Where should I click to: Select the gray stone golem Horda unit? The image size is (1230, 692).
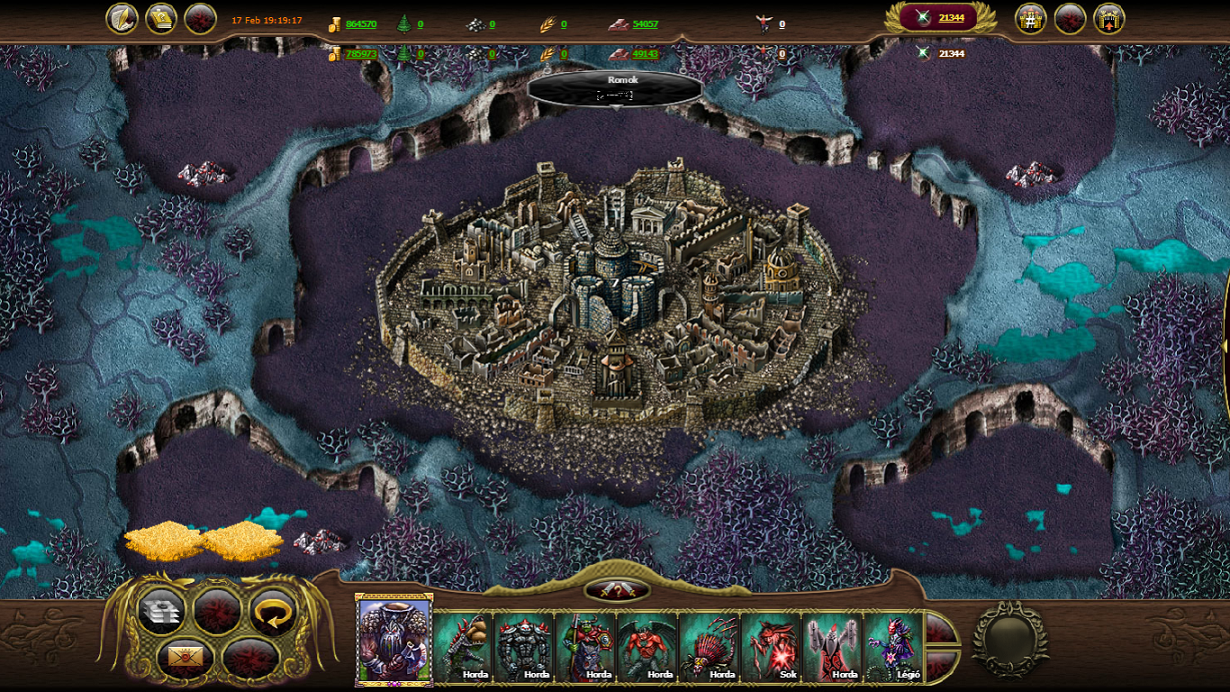tap(524, 647)
